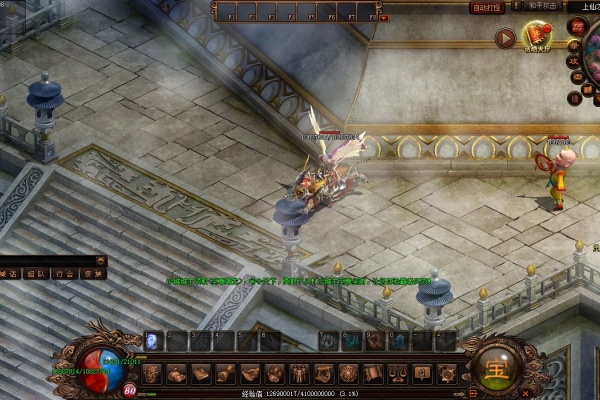The width and height of the screenshot is (600, 400).
Task: Open the red dropdown arrow on top bar
Action: [x=385, y=17]
